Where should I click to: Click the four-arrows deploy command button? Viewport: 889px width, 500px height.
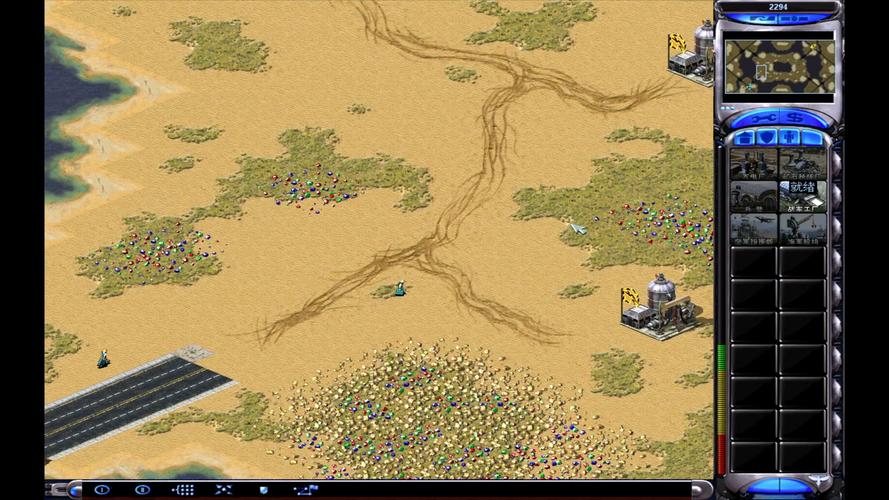(223, 490)
